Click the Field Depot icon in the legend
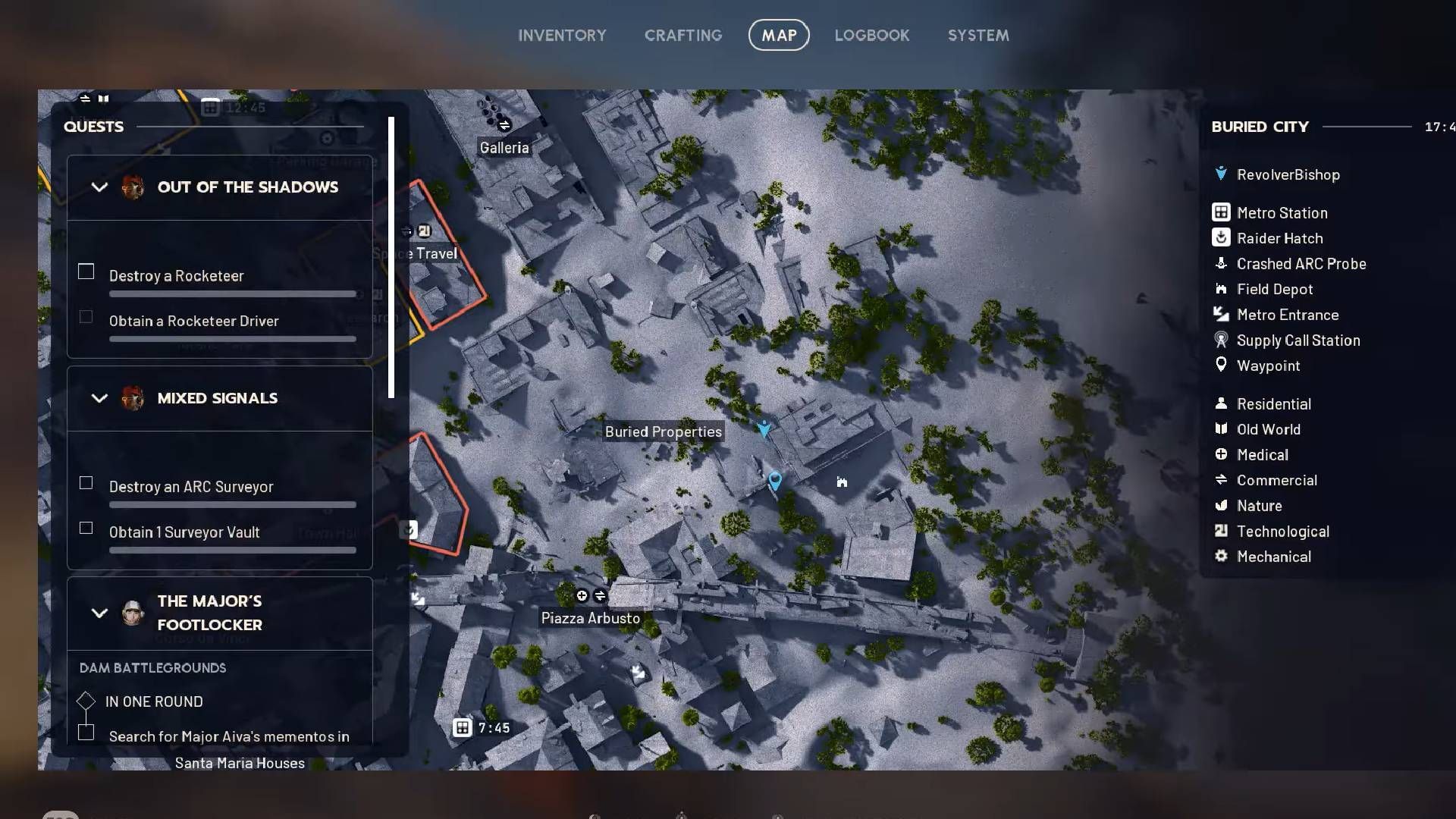This screenshot has height=819, width=1456. (x=1222, y=289)
